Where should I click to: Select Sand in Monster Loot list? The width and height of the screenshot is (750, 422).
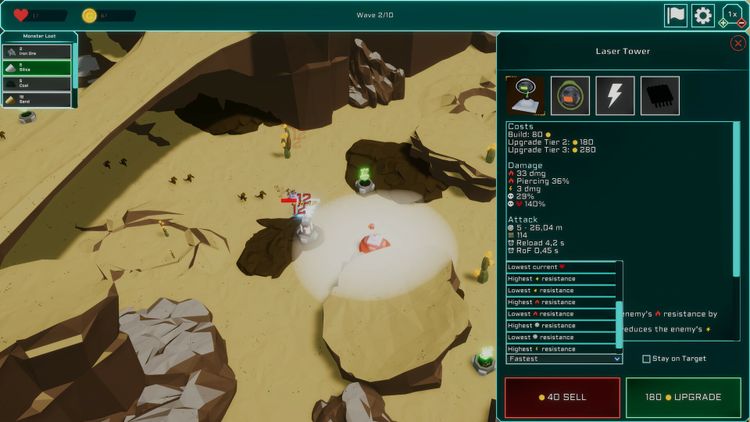tap(37, 99)
